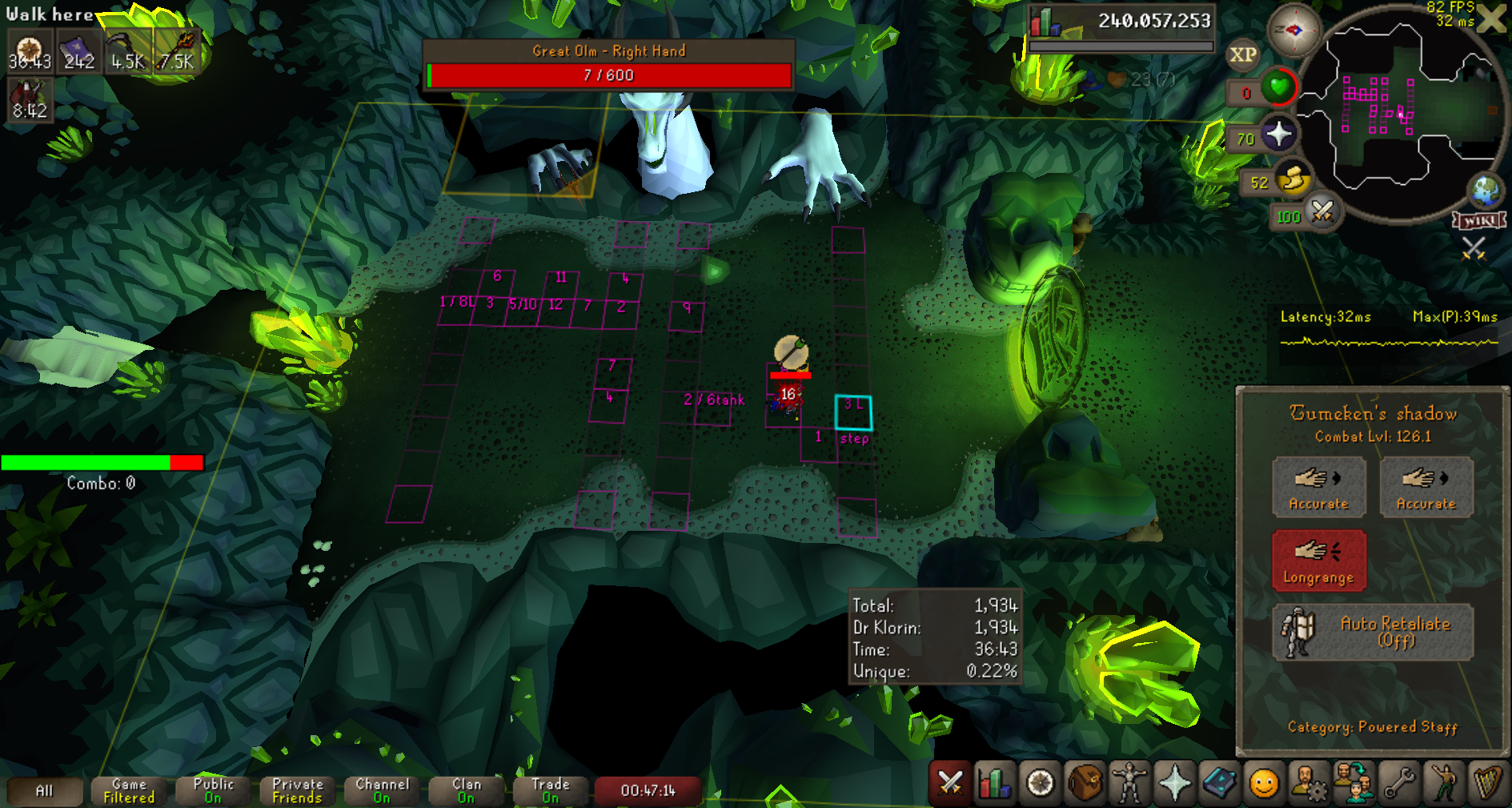Switch to the Emotes tab

tap(1443, 782)
